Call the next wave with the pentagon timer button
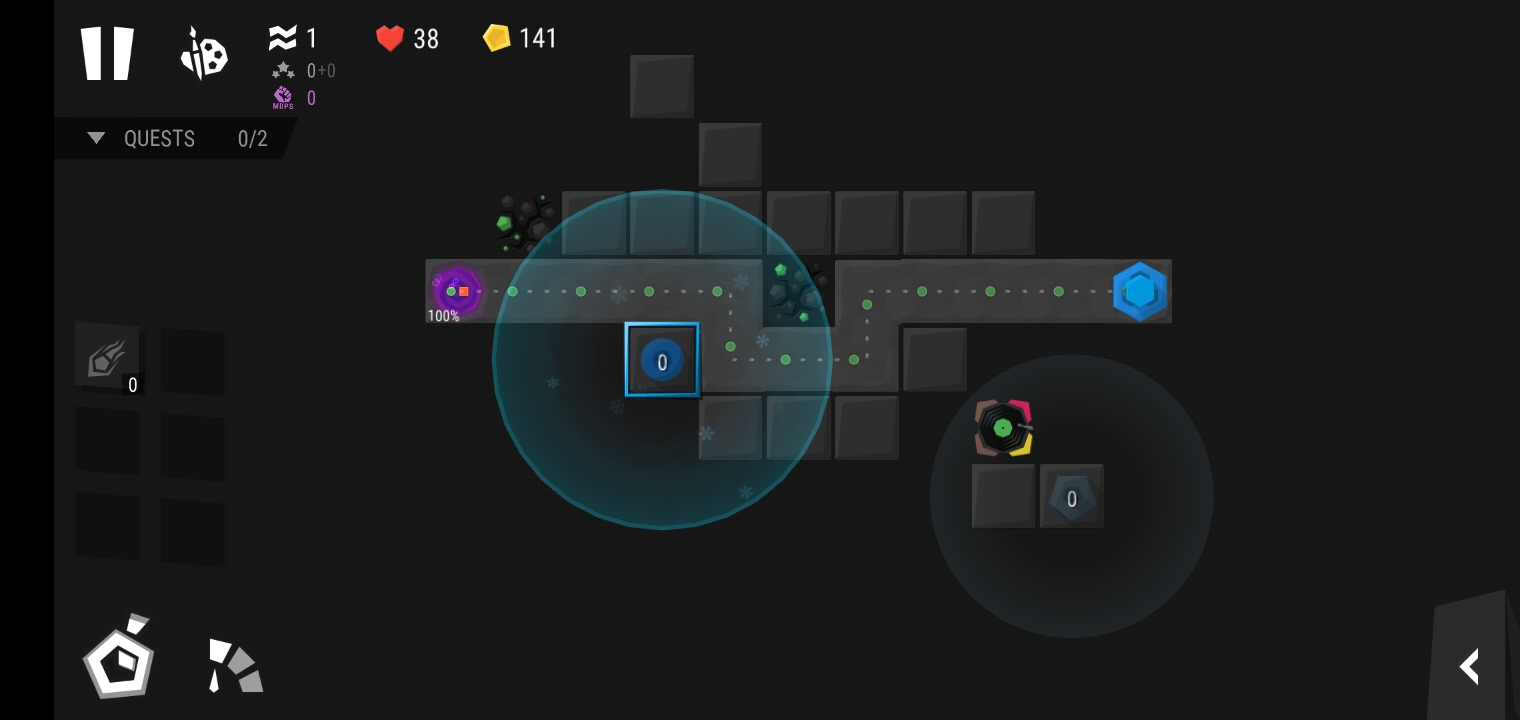1520x720 pixels. tap(119, 660)
